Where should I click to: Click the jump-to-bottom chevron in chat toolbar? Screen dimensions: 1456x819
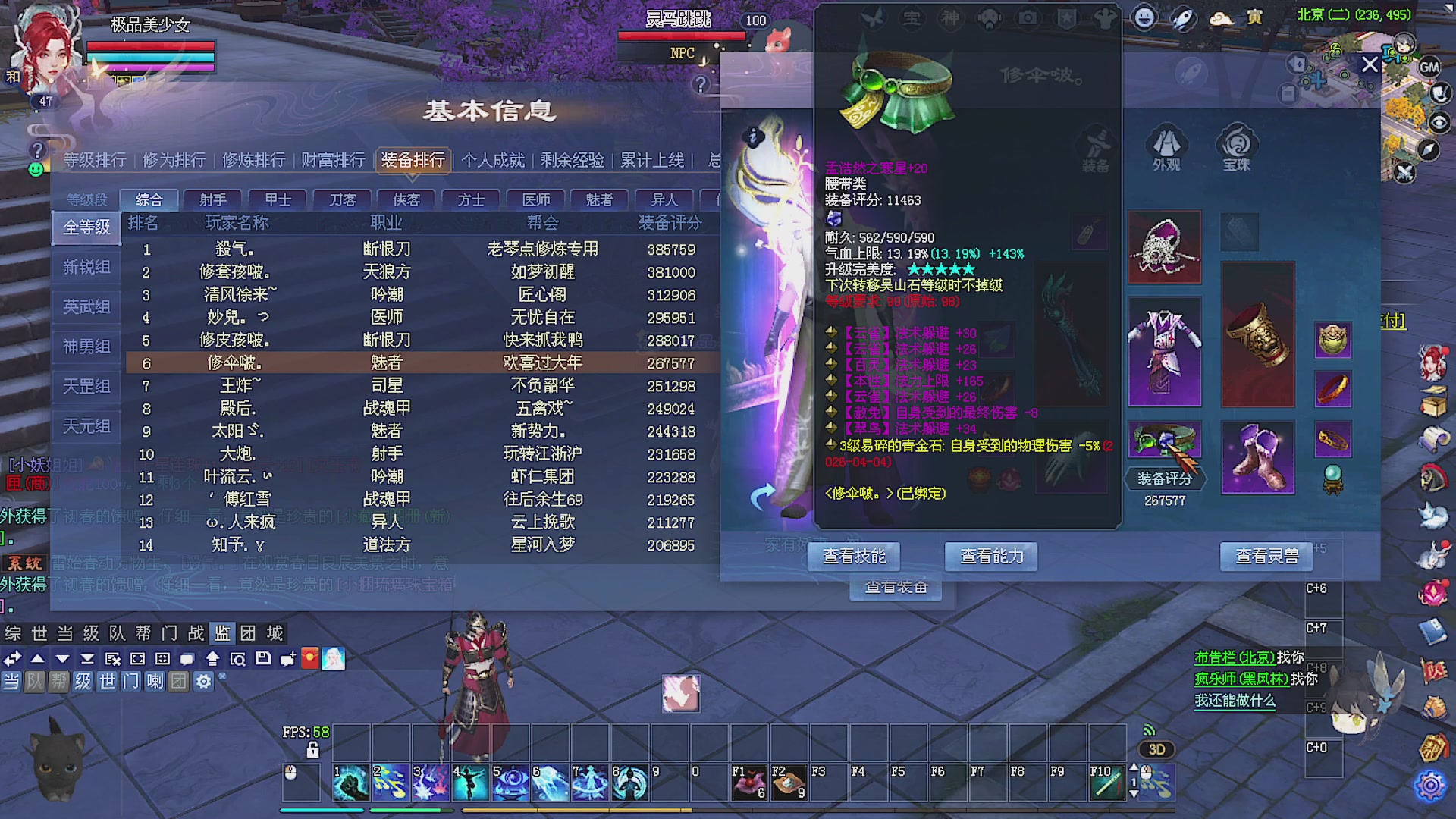pyautogui.click(x=87, y=659)
